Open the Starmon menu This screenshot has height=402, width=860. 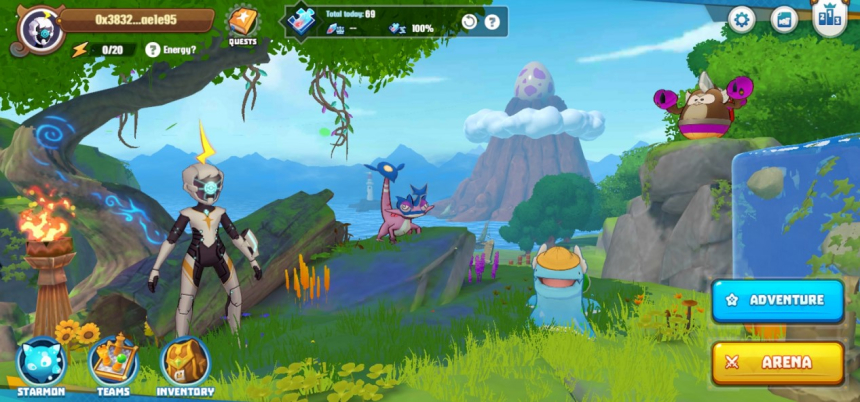tap(42, 363)
